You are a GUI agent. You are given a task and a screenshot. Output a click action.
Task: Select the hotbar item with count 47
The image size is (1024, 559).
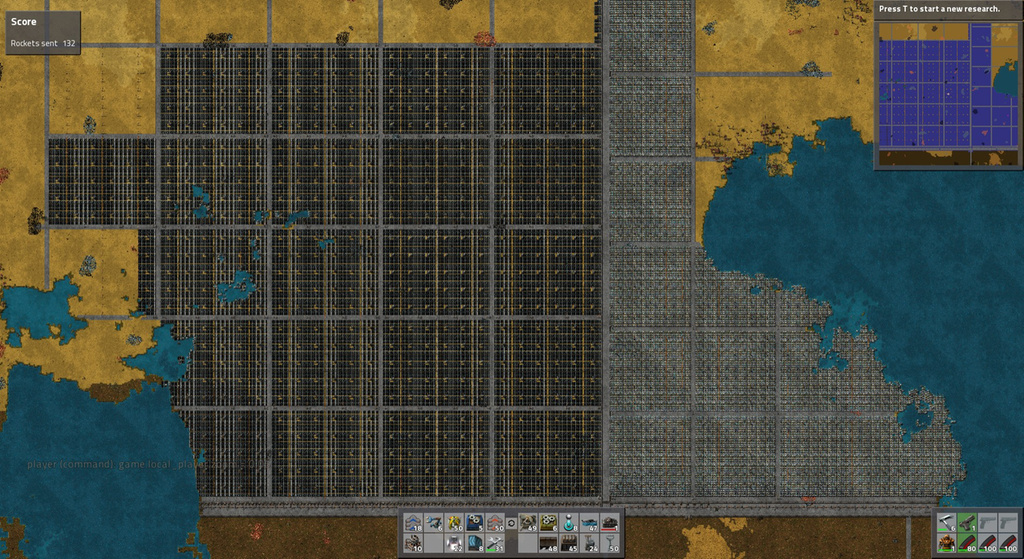589,522
